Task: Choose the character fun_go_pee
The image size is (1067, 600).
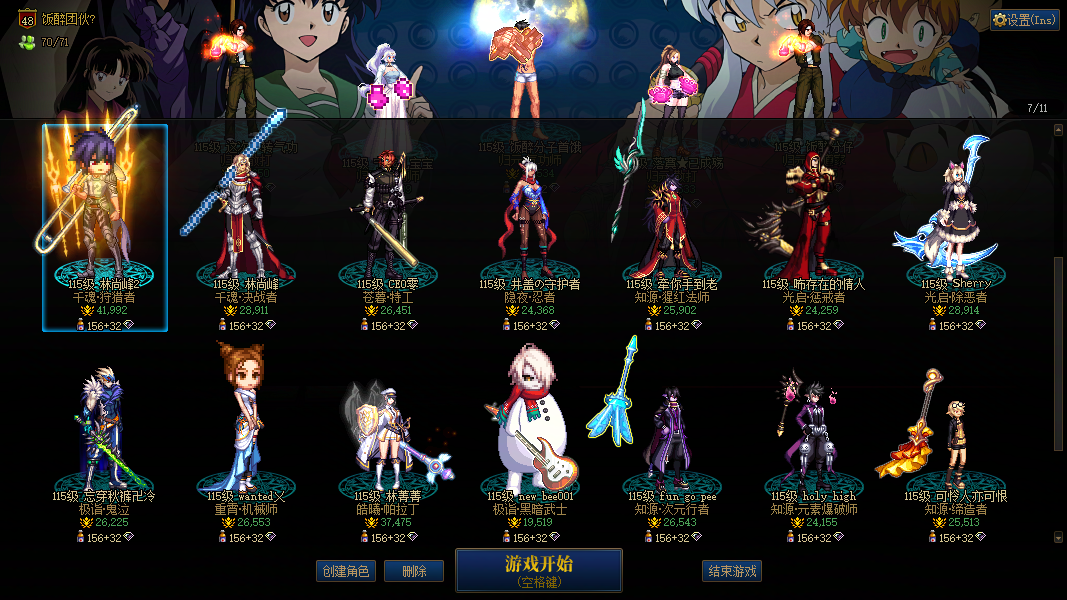Action: [671, 440]
